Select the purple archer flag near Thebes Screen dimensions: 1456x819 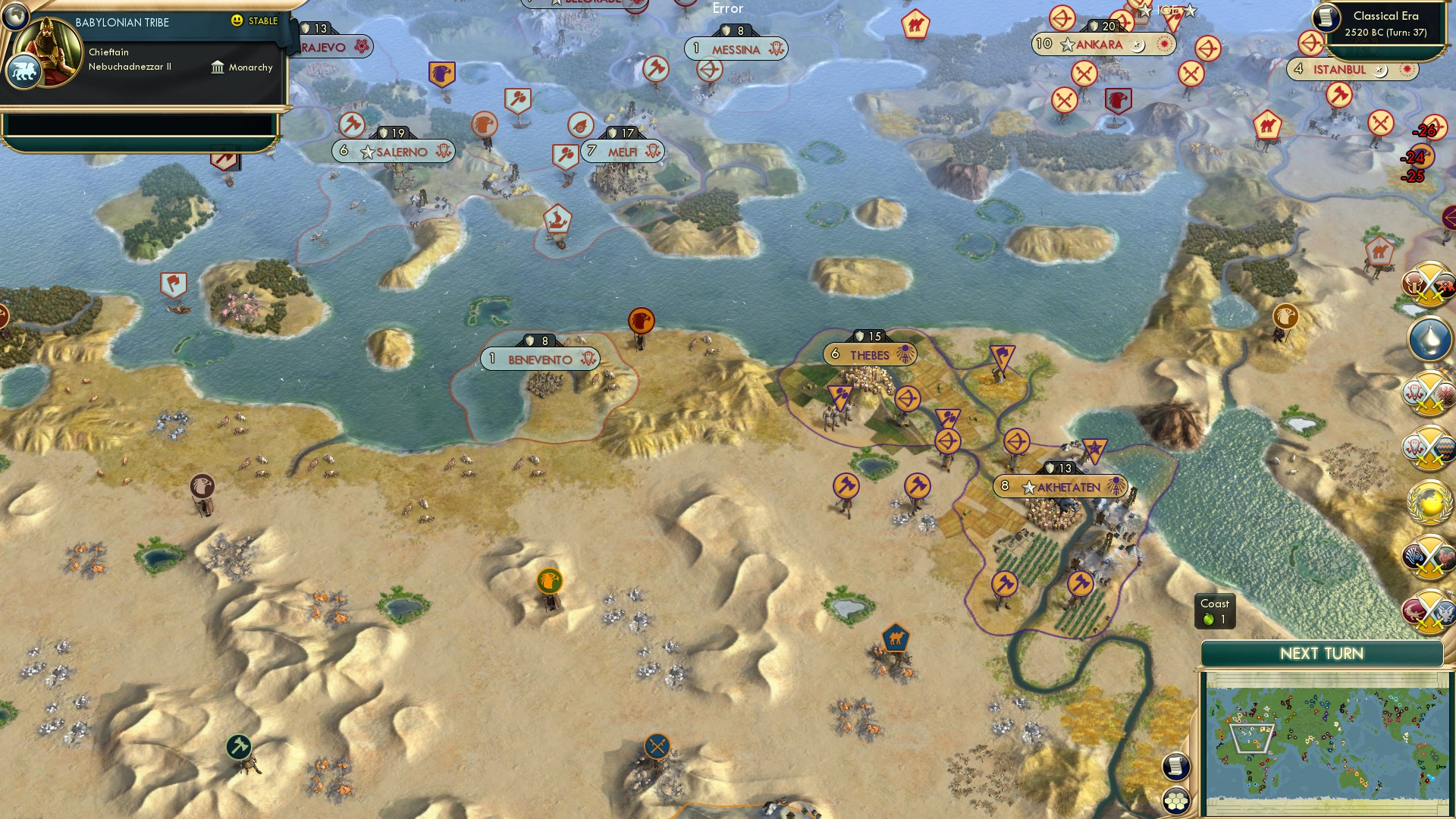(907, 397)
